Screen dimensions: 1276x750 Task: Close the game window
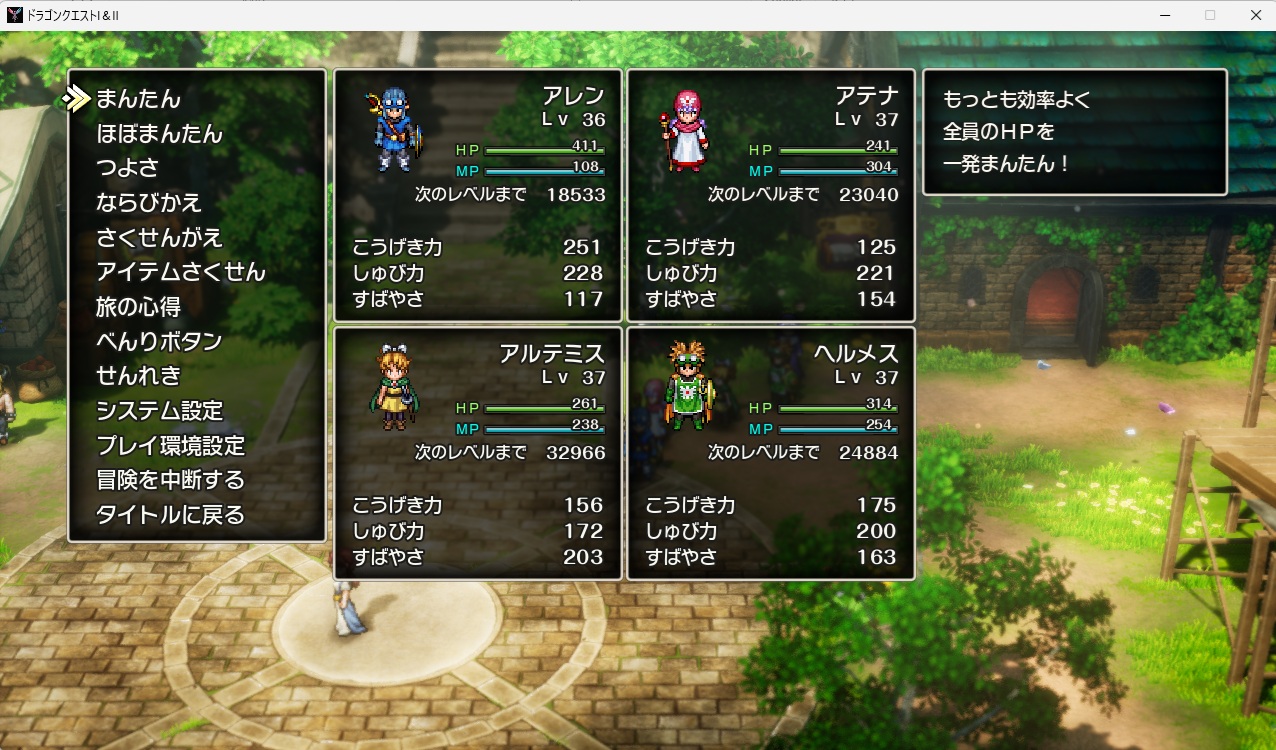[x=1255, y=15]
